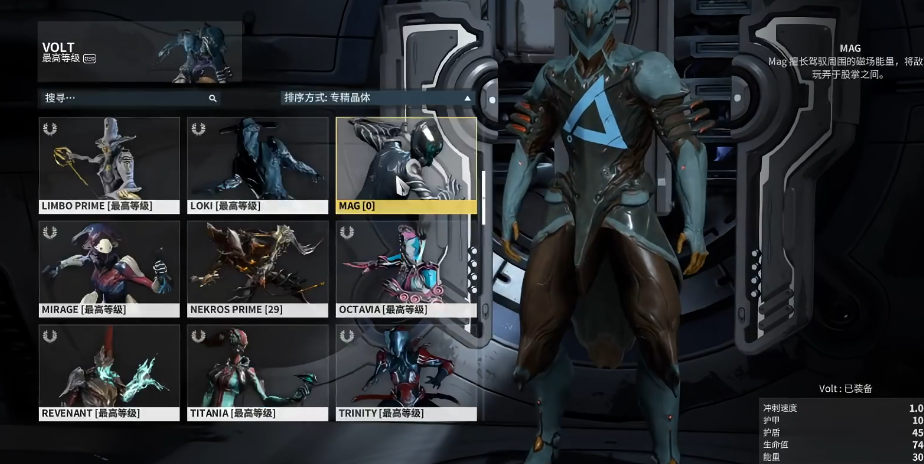Choose the Trinity warframe tile
924x464 pixels.
click(x=406, y=372)
